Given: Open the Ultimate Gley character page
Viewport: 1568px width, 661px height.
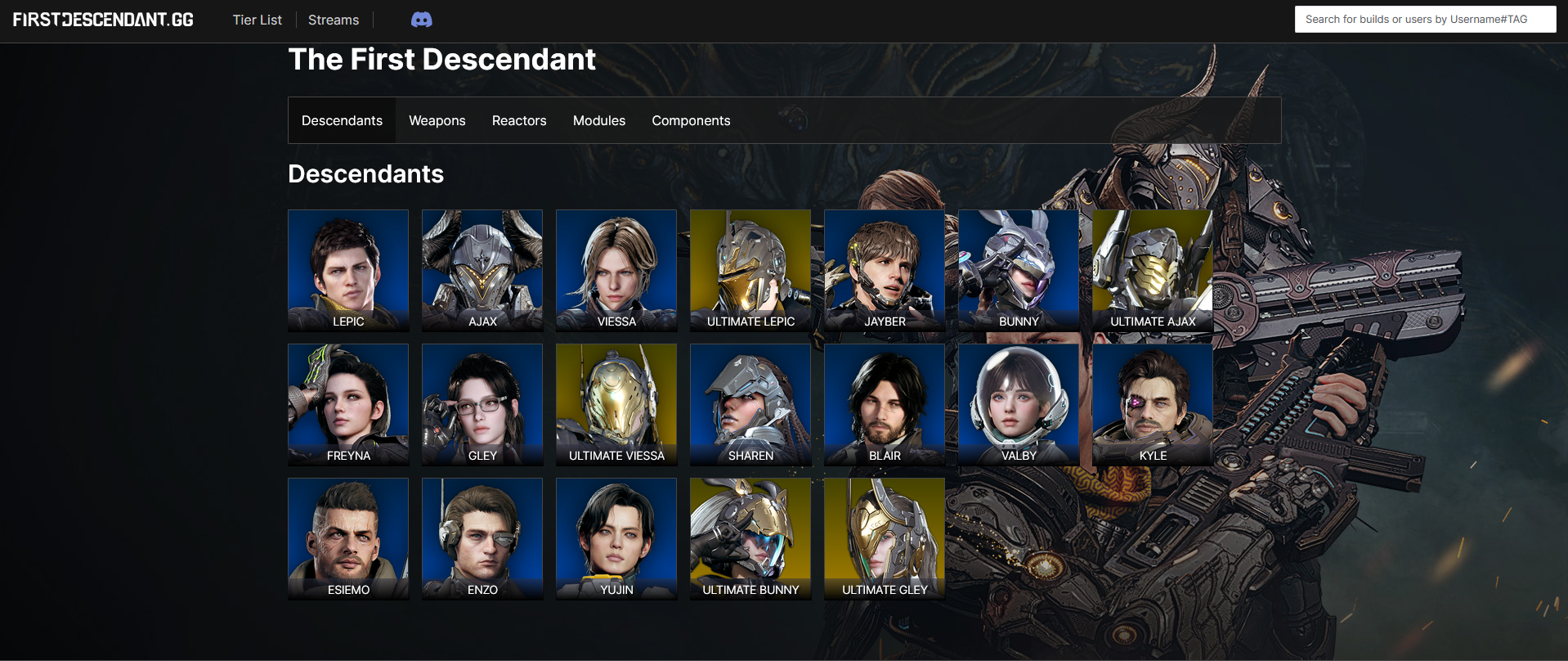Looking at the screenshot, I should pyautogui.click(x=884, y=538).
